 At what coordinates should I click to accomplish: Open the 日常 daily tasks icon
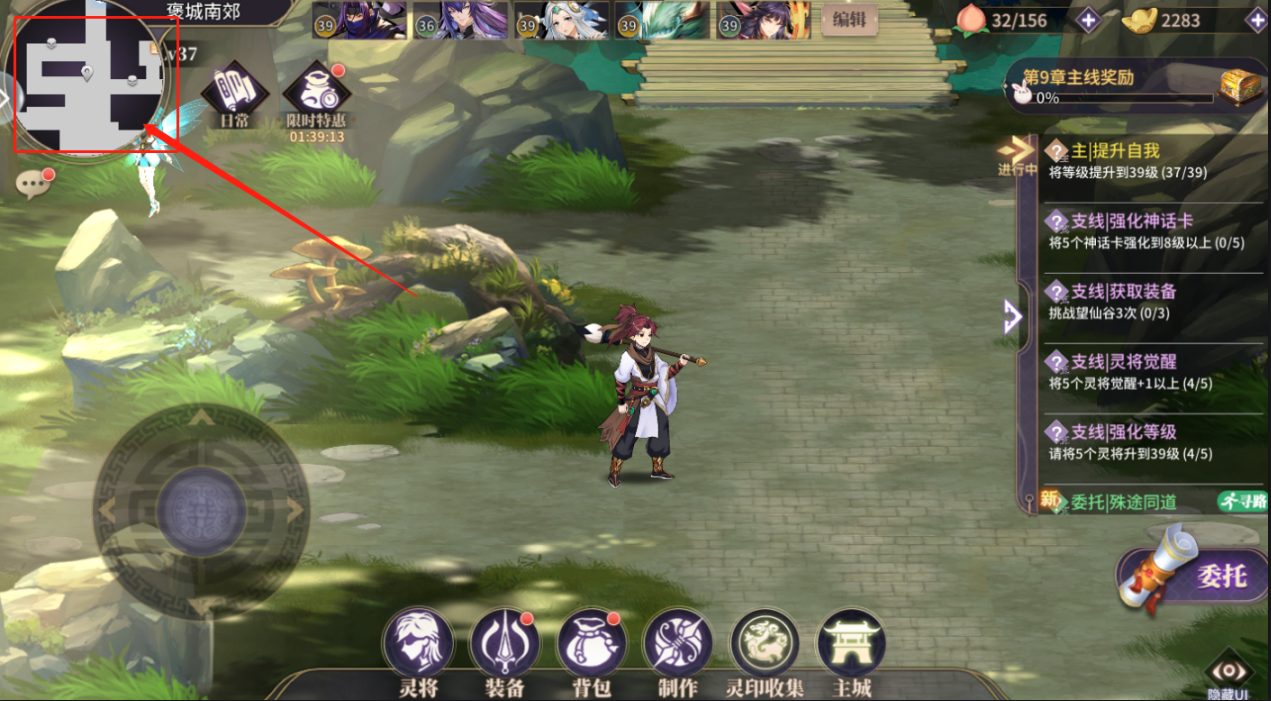pos(235,93)
